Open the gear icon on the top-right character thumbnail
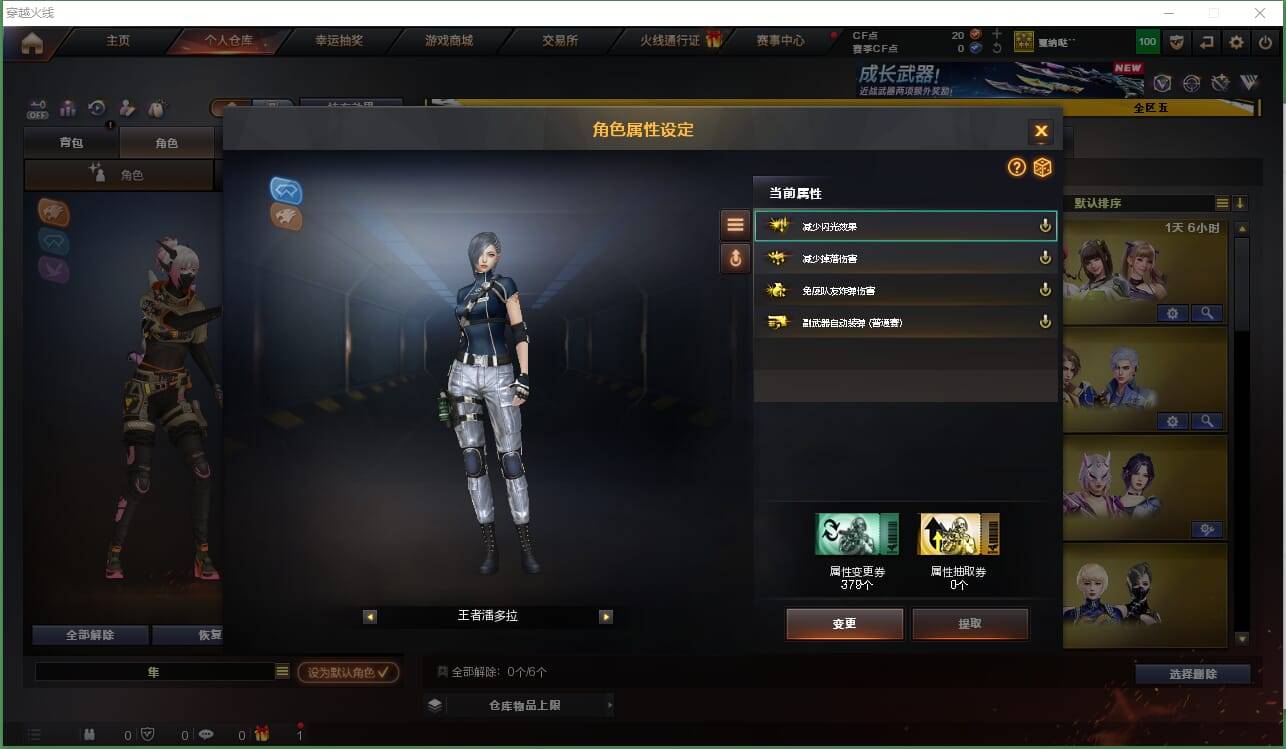This screenshot has width=1286, height=749. pyautogui.click(x=1172, y=313)
